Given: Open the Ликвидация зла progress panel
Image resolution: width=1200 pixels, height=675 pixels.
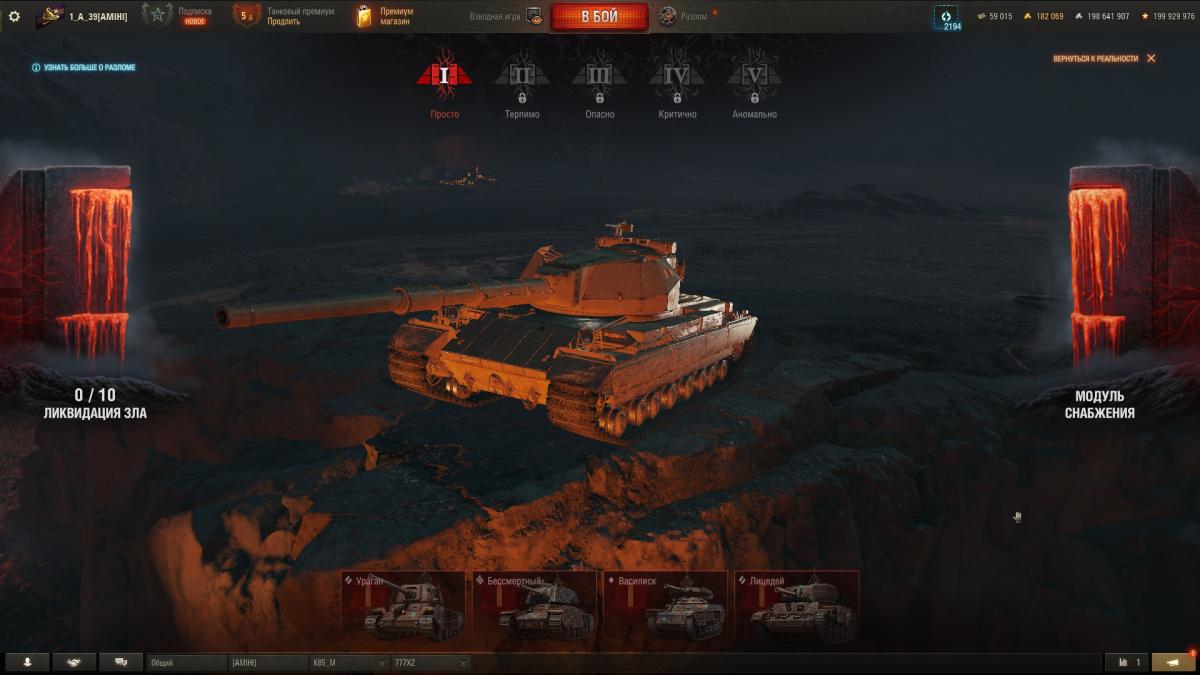Looking at the screenshot, I should [x=94, y=403].
